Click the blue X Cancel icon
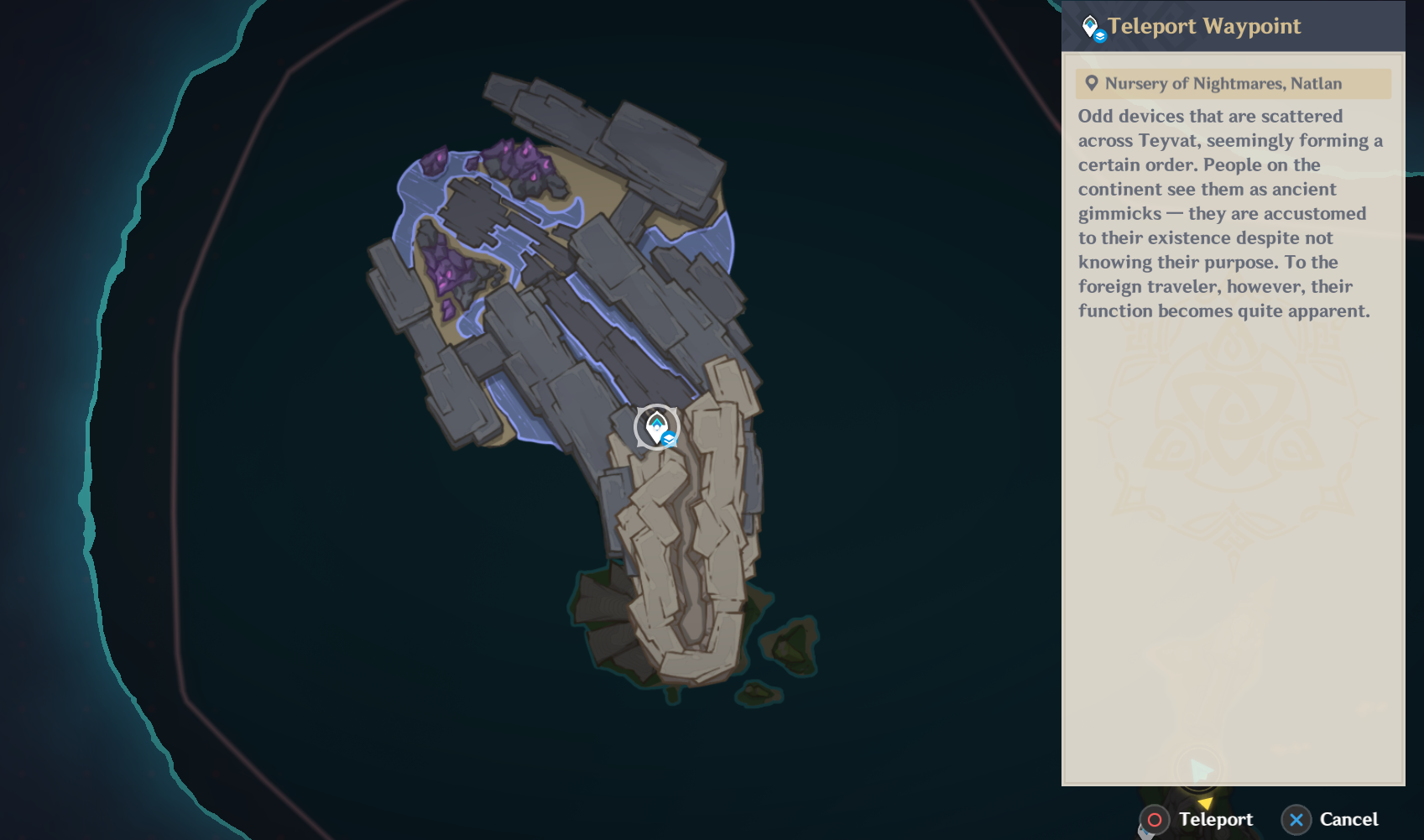This screenshot has height=840, width=1424. click(1297, 820)
